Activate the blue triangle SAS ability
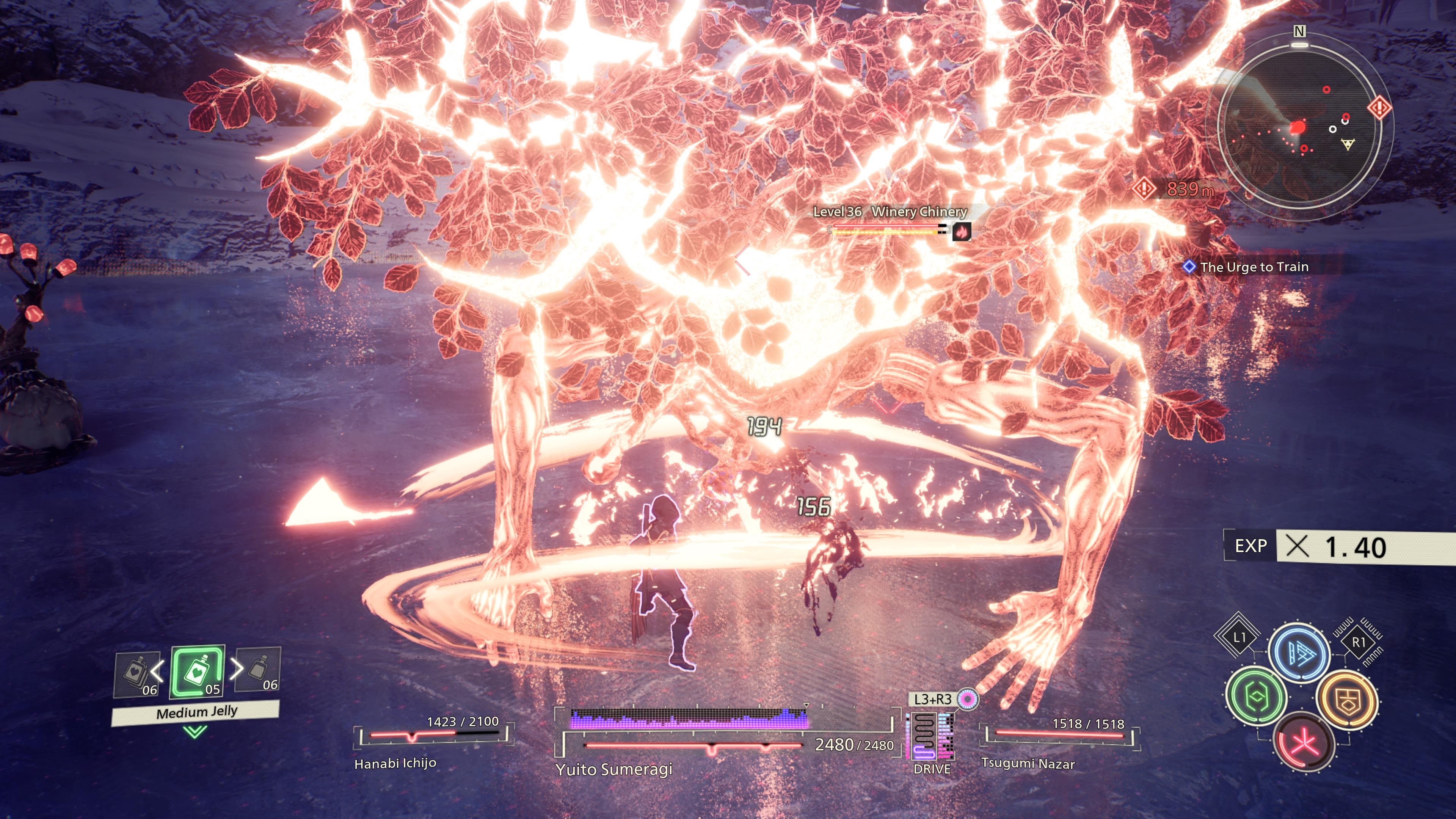Viewport: 1456px width, 819px height. tap(1298, 653)
